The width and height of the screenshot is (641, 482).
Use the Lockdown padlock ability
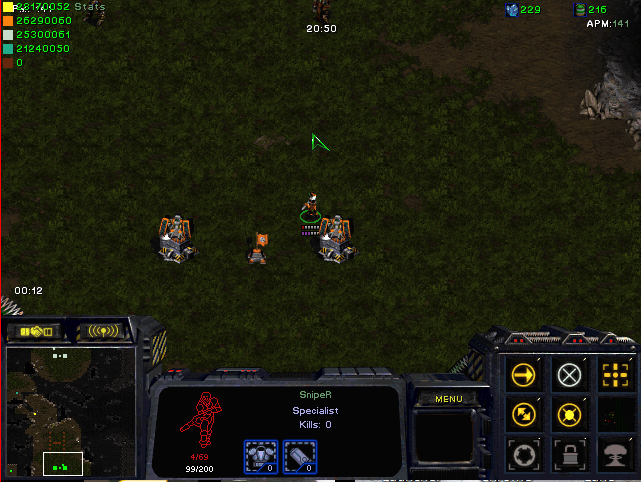coord(569,451)
